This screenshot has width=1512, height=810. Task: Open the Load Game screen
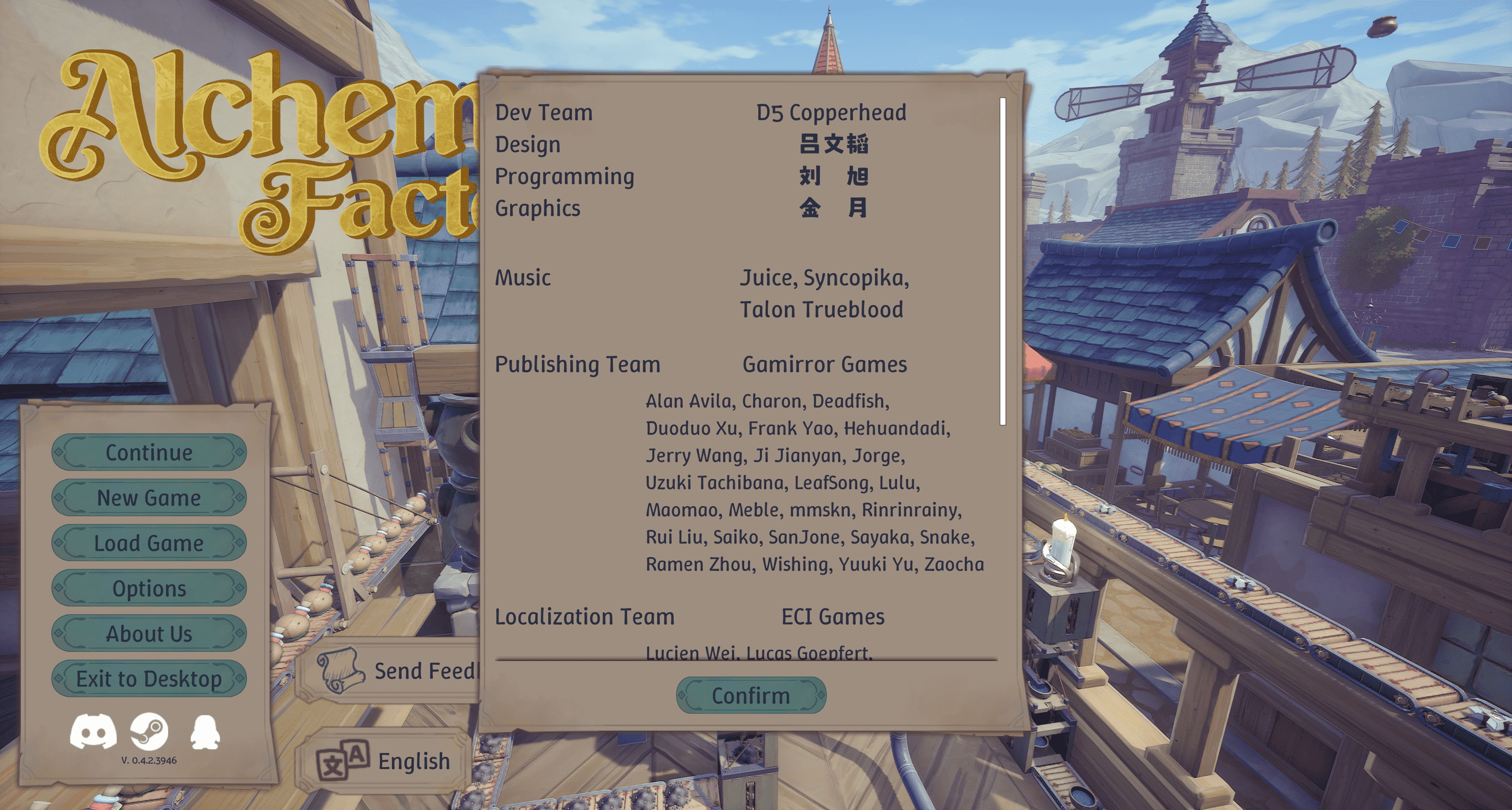(x=149, y=543)
